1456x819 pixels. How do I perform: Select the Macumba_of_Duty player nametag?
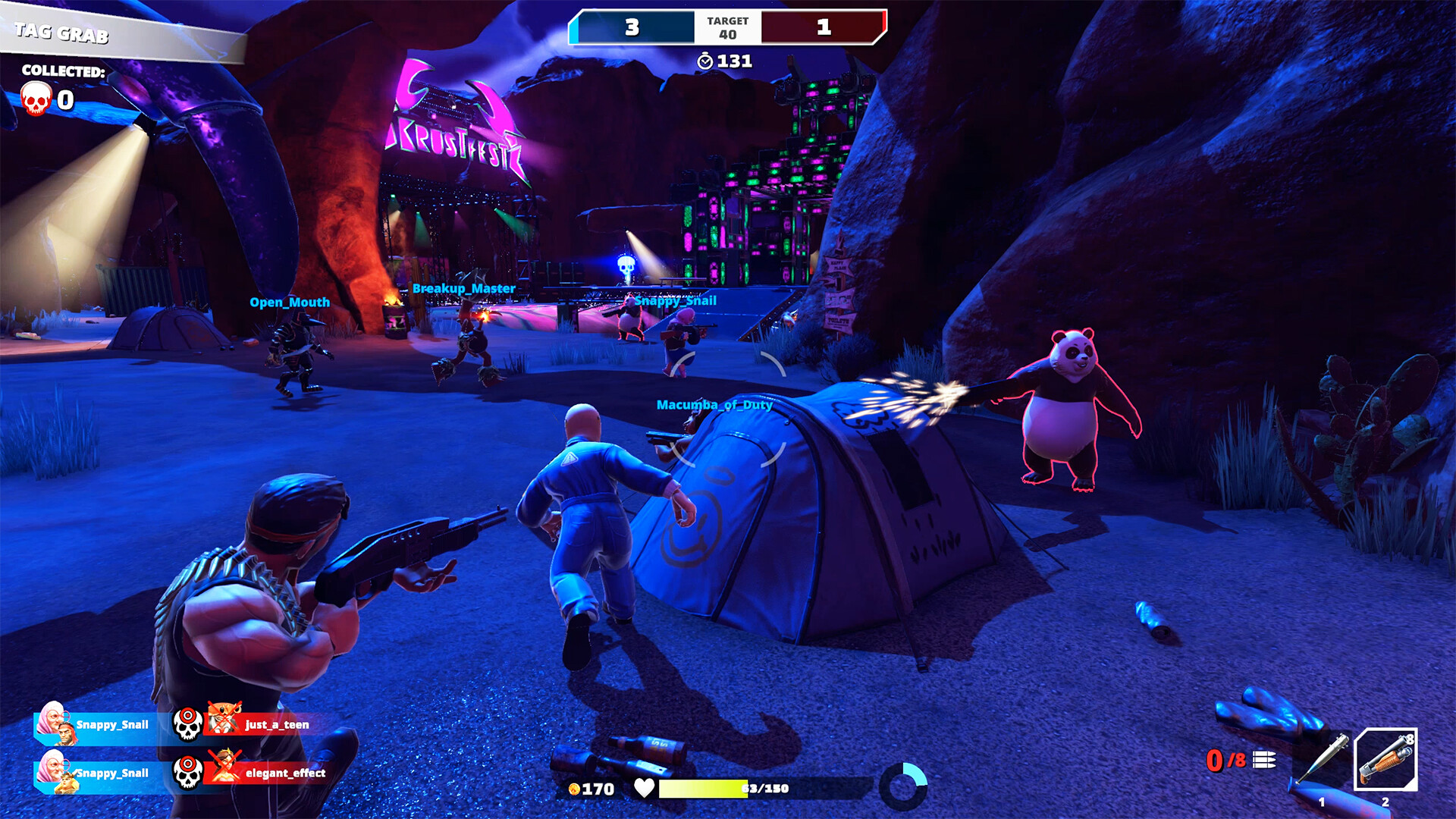pos(714,406)
